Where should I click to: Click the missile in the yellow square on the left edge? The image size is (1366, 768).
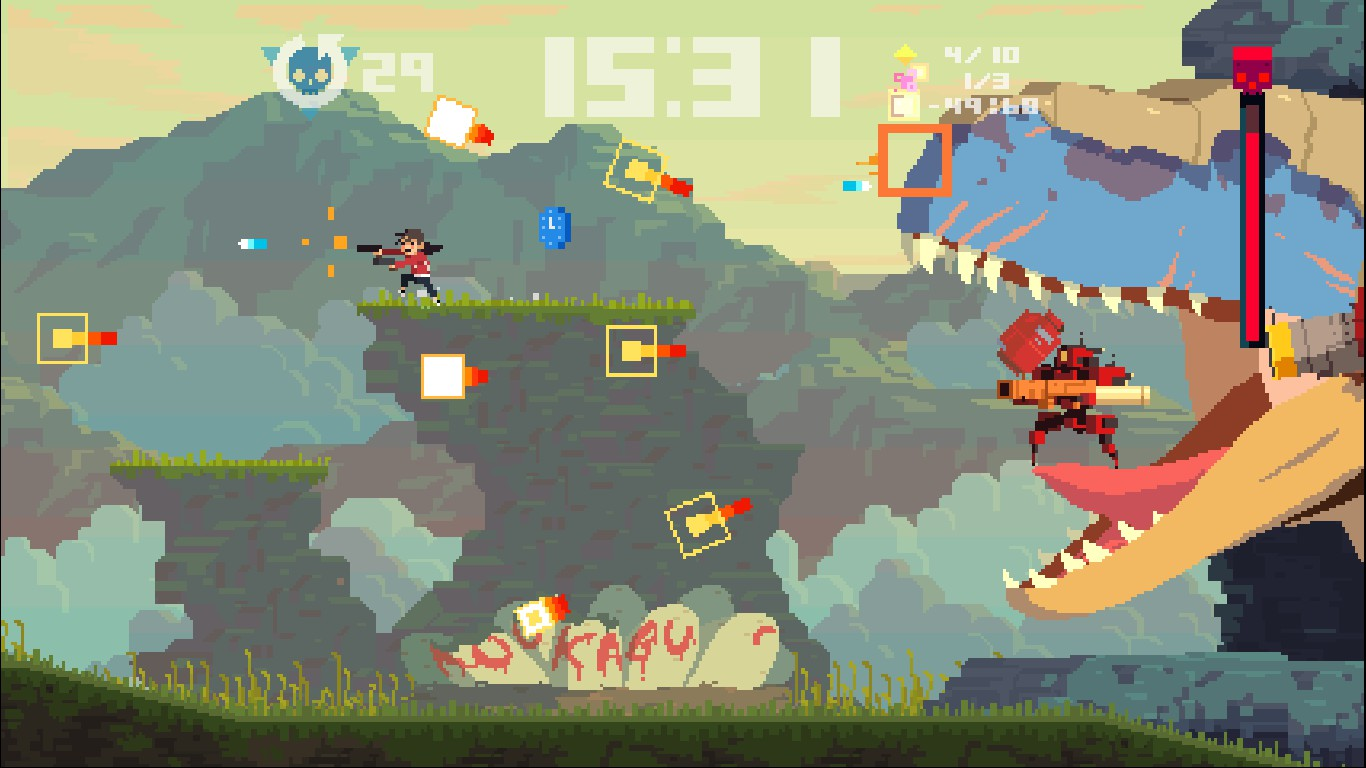tap(62, 340)
